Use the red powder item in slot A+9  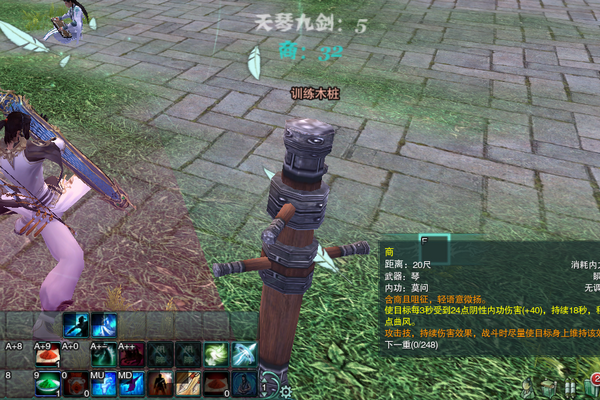47,355
